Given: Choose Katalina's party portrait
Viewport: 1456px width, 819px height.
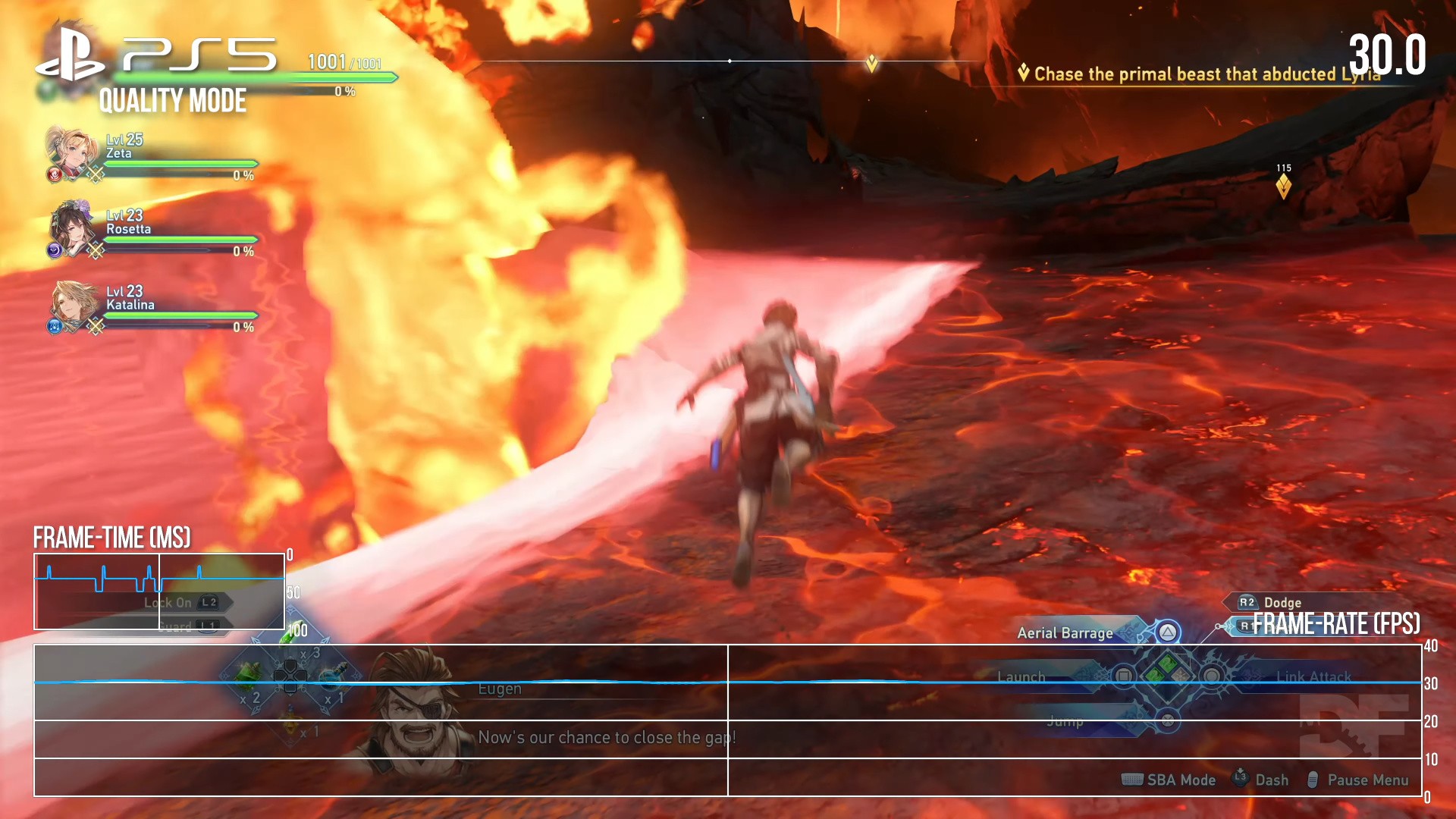Looking at the screenshot, I should tap(72, 305).
